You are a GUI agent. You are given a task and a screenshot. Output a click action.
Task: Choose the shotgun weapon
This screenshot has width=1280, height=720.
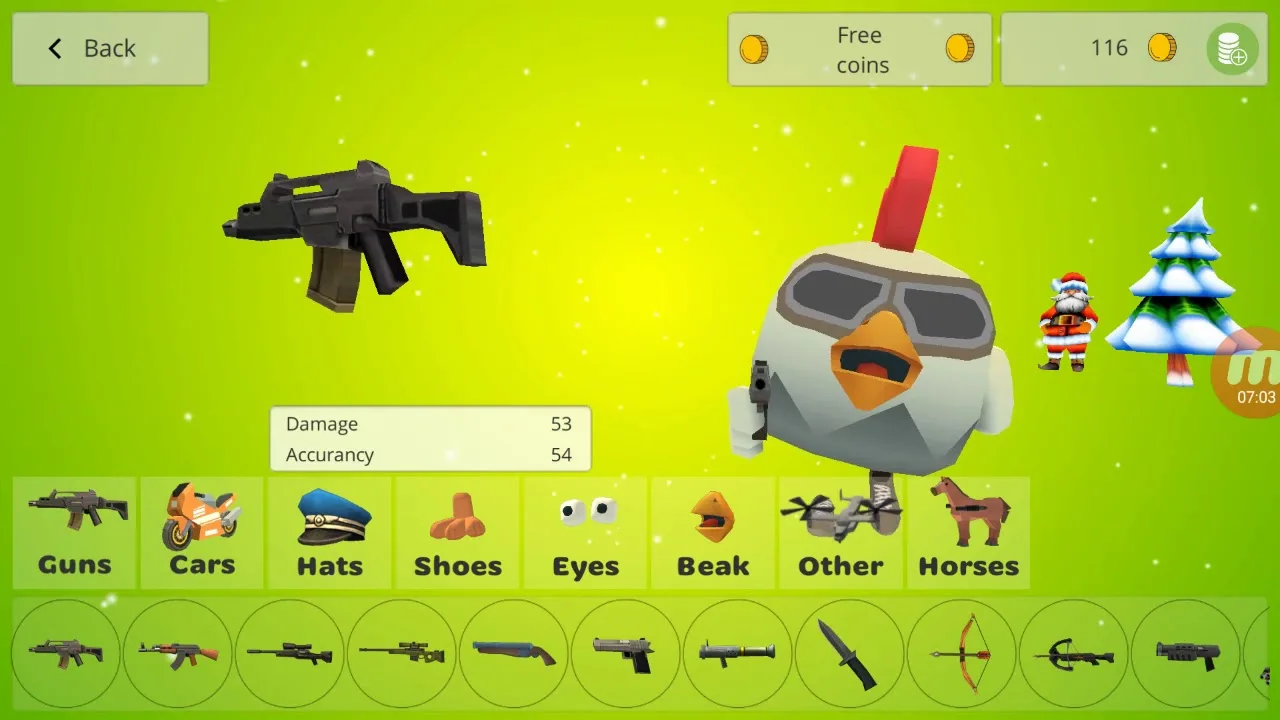513,652
